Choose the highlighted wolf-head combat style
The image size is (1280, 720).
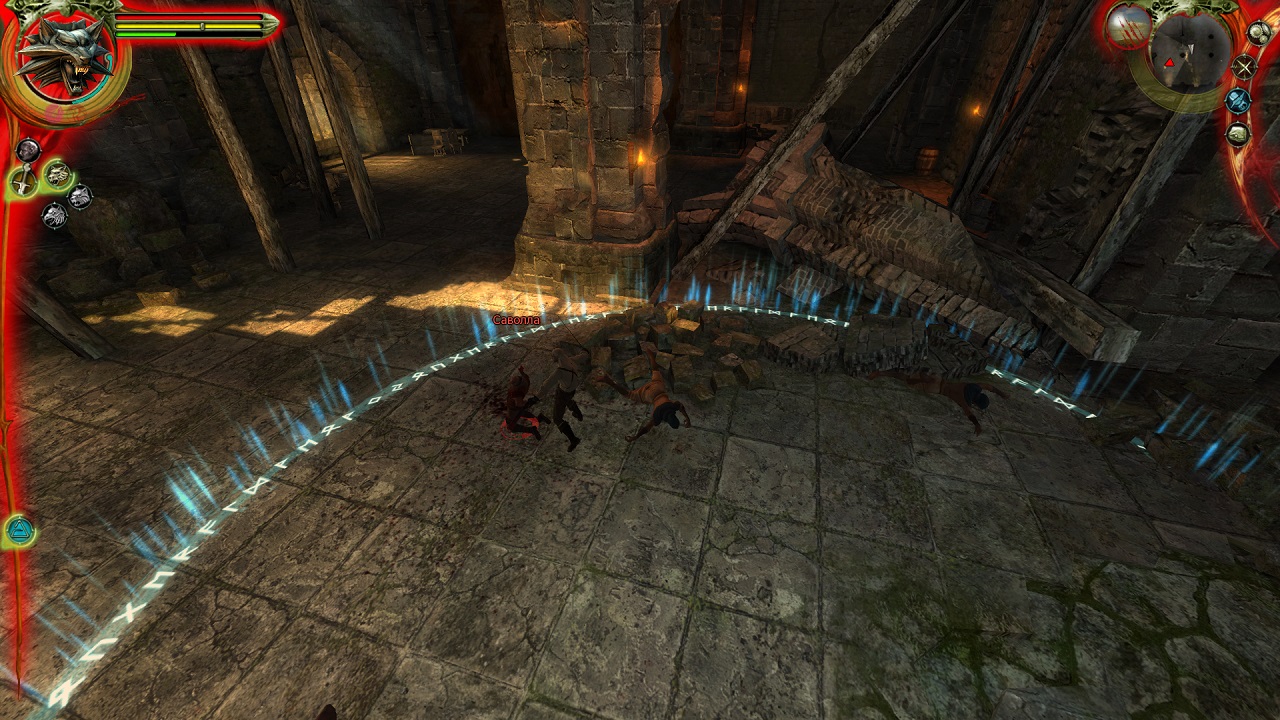coord(57,174)
